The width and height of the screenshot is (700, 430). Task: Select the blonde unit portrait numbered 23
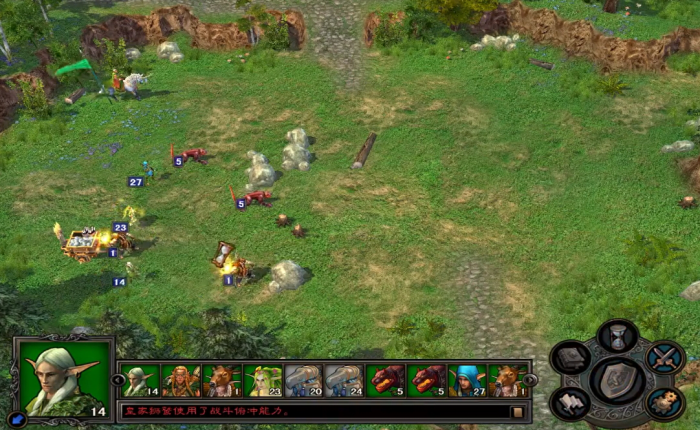coord(263,380)
